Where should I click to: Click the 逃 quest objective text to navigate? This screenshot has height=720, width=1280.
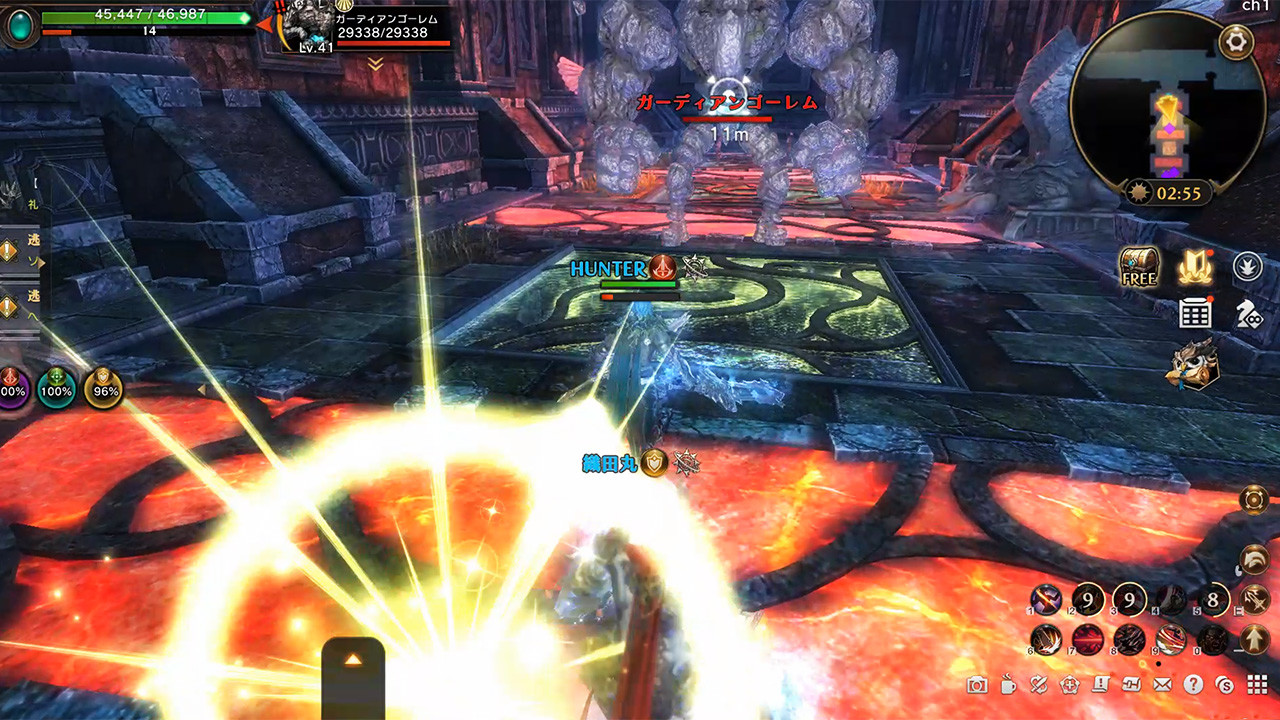tap(31, 240)
